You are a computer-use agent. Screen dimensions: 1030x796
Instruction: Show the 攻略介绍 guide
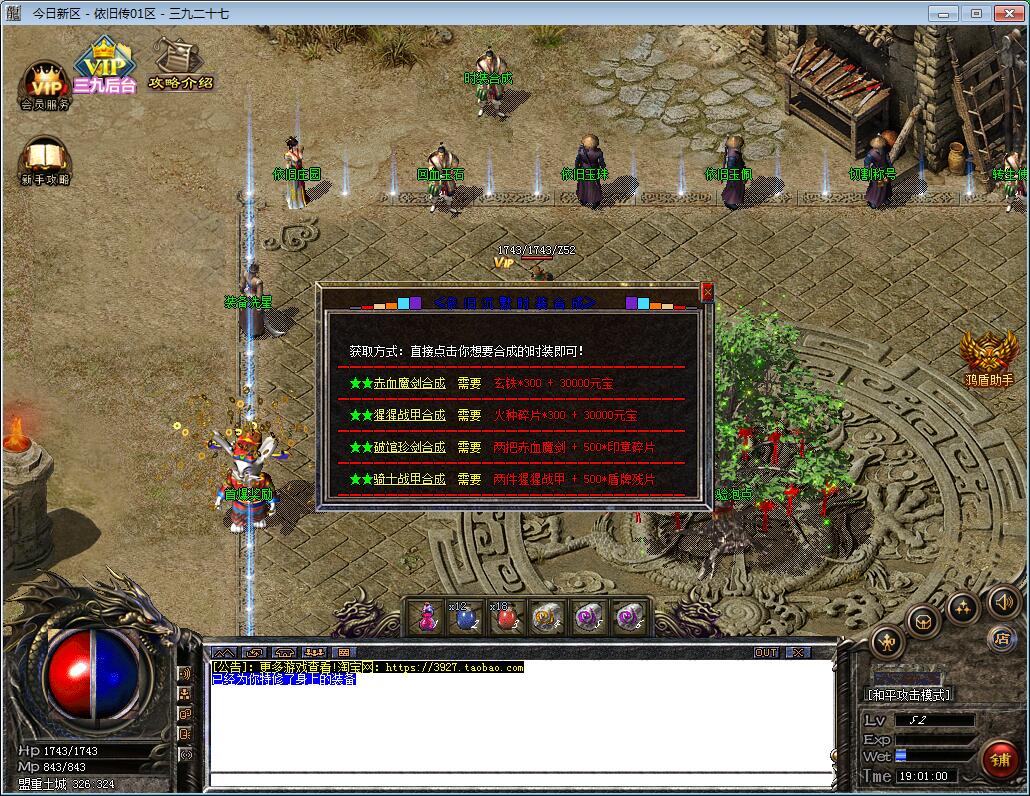180,64
